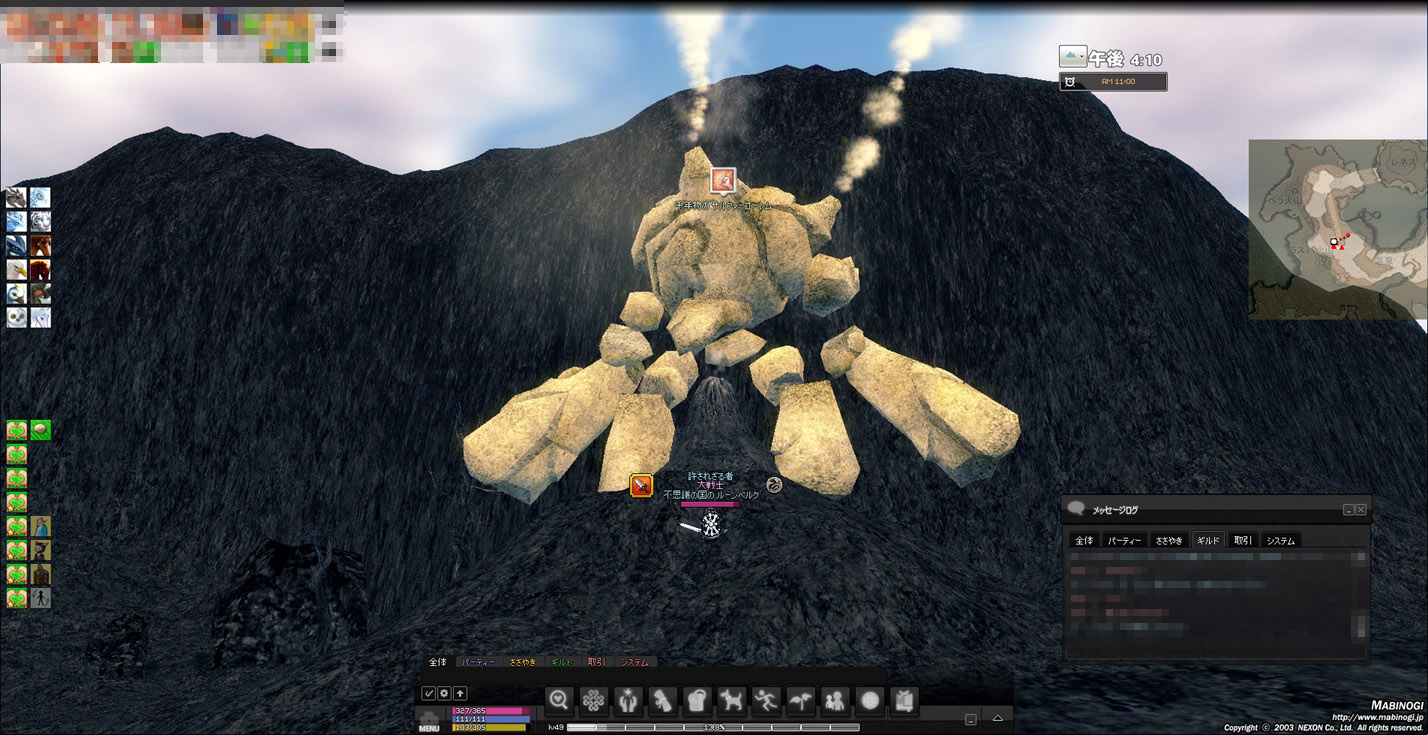The height and width of the screenshot is (735, 1428).
Task: Click the running figure action icon
Action: [766, 701]
